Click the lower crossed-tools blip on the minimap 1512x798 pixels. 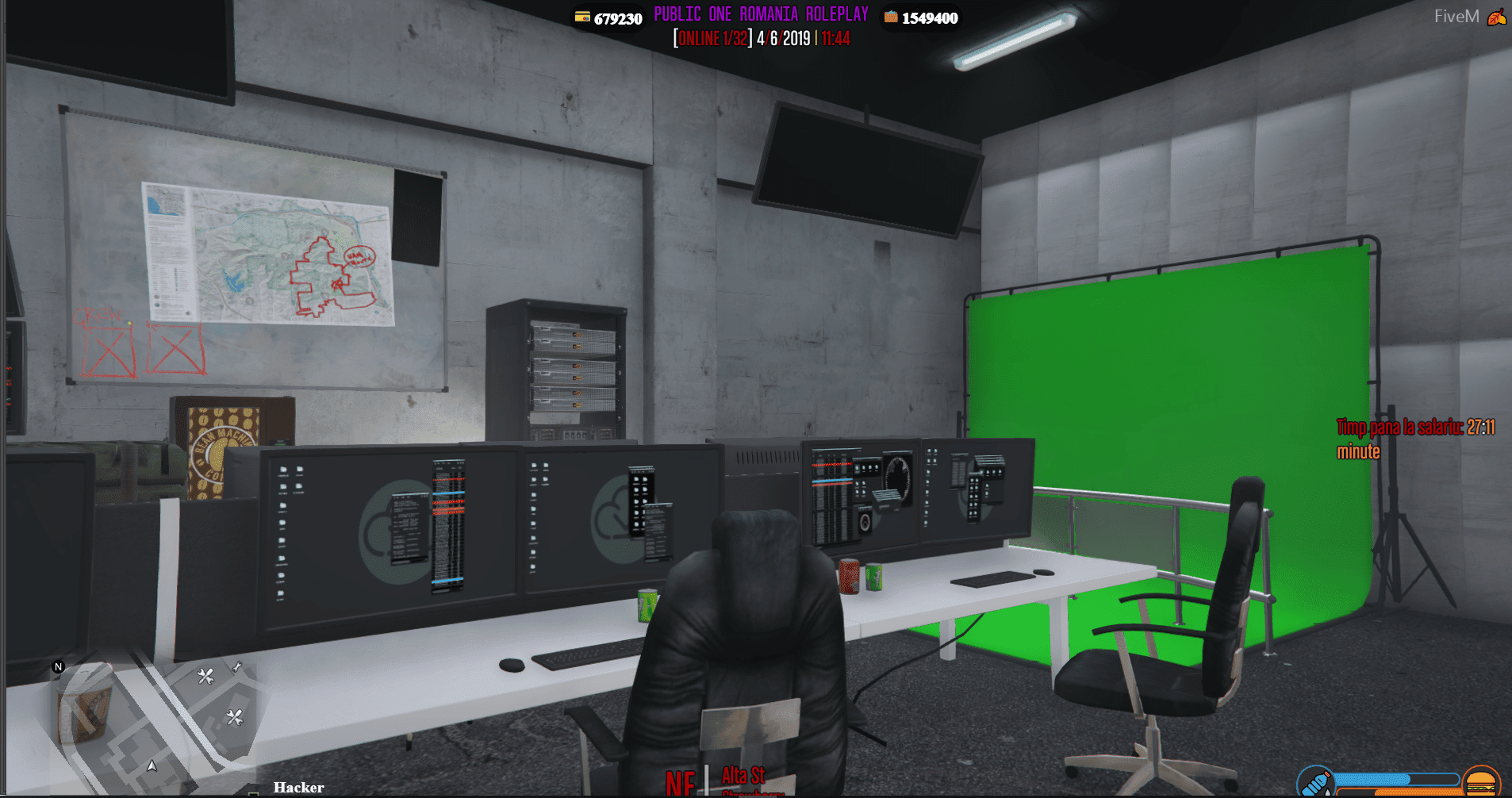(235, 716)
